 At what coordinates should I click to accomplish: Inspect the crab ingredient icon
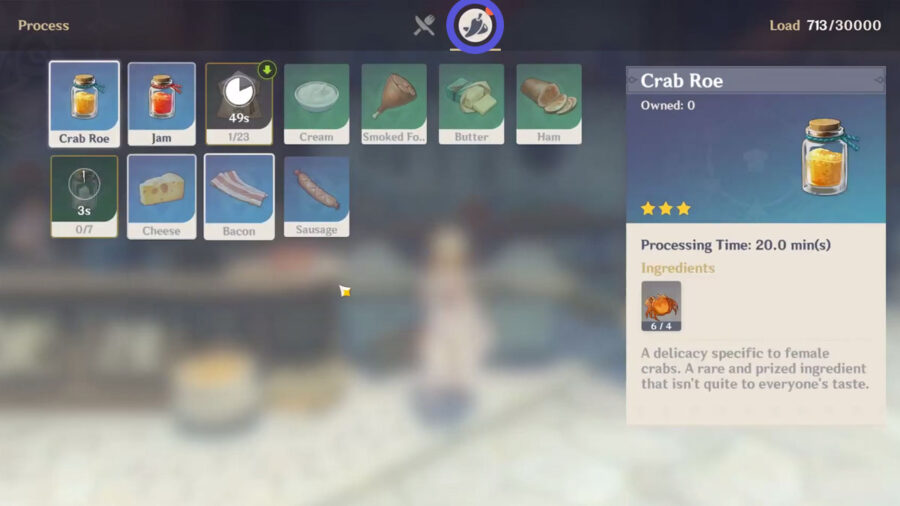tap(661, 306)
